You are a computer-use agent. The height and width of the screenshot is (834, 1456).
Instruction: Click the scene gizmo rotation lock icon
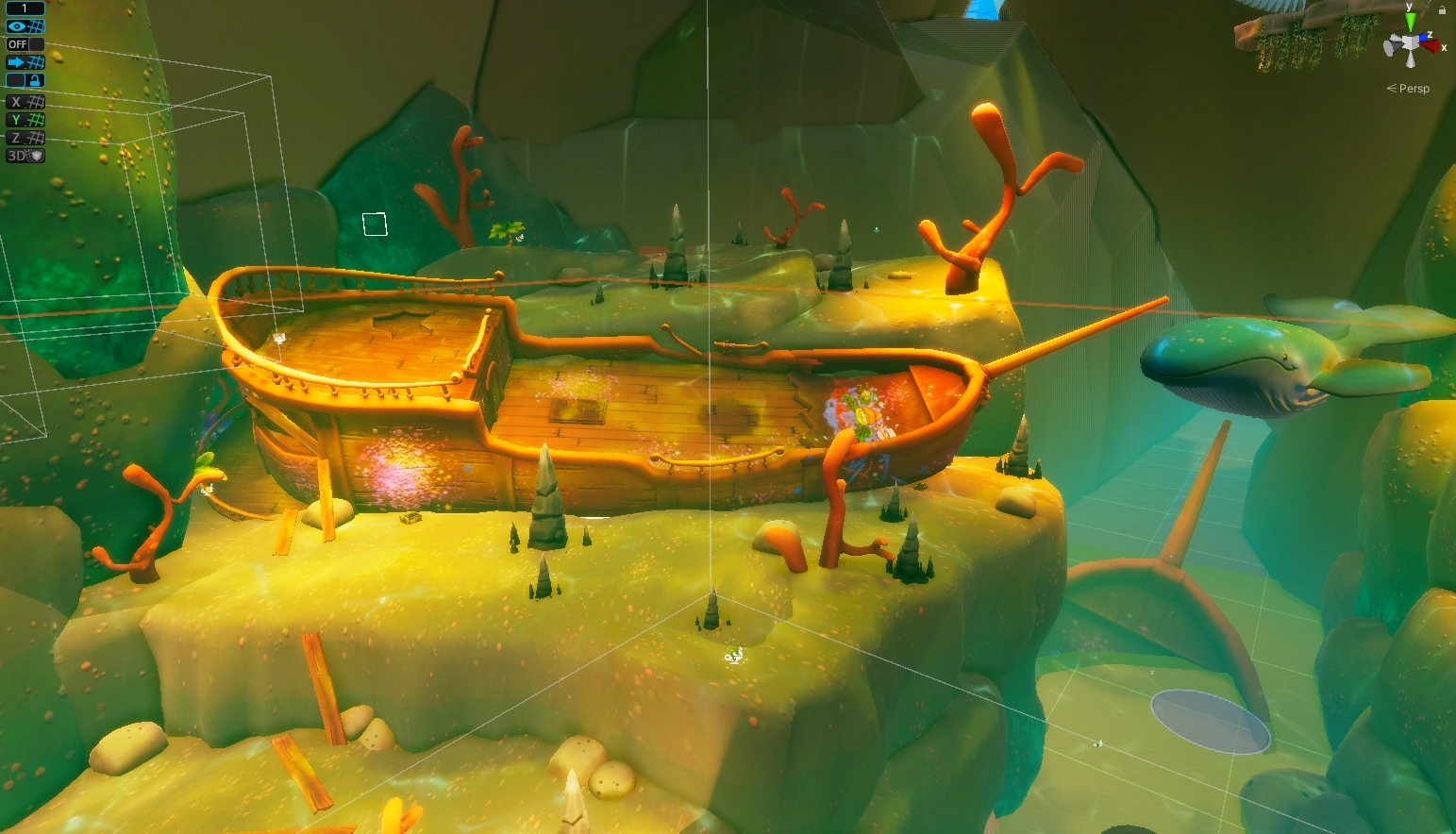(x=1442, y=9)
